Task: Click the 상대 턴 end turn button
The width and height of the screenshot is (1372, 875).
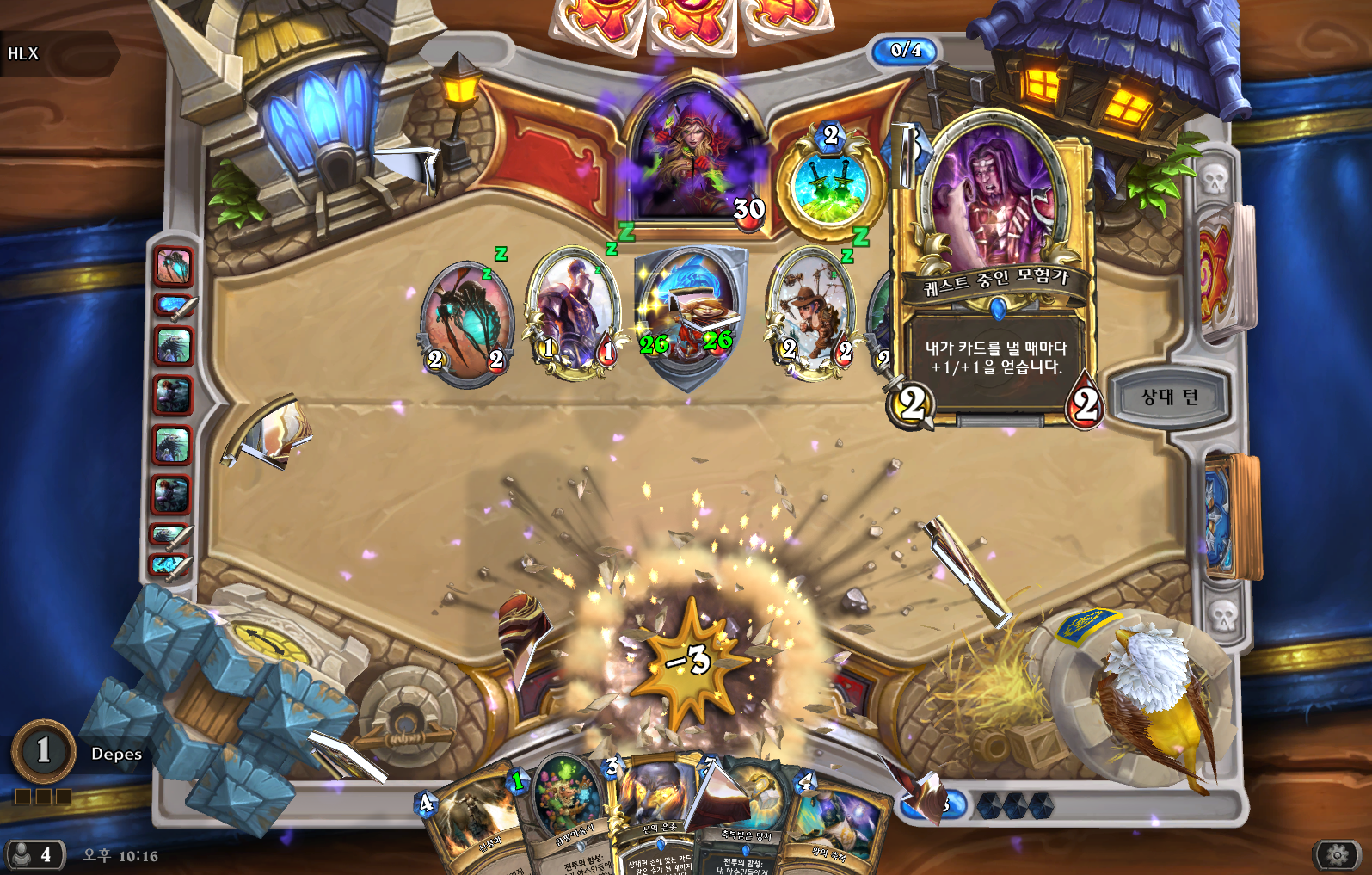Action: 1169,397
